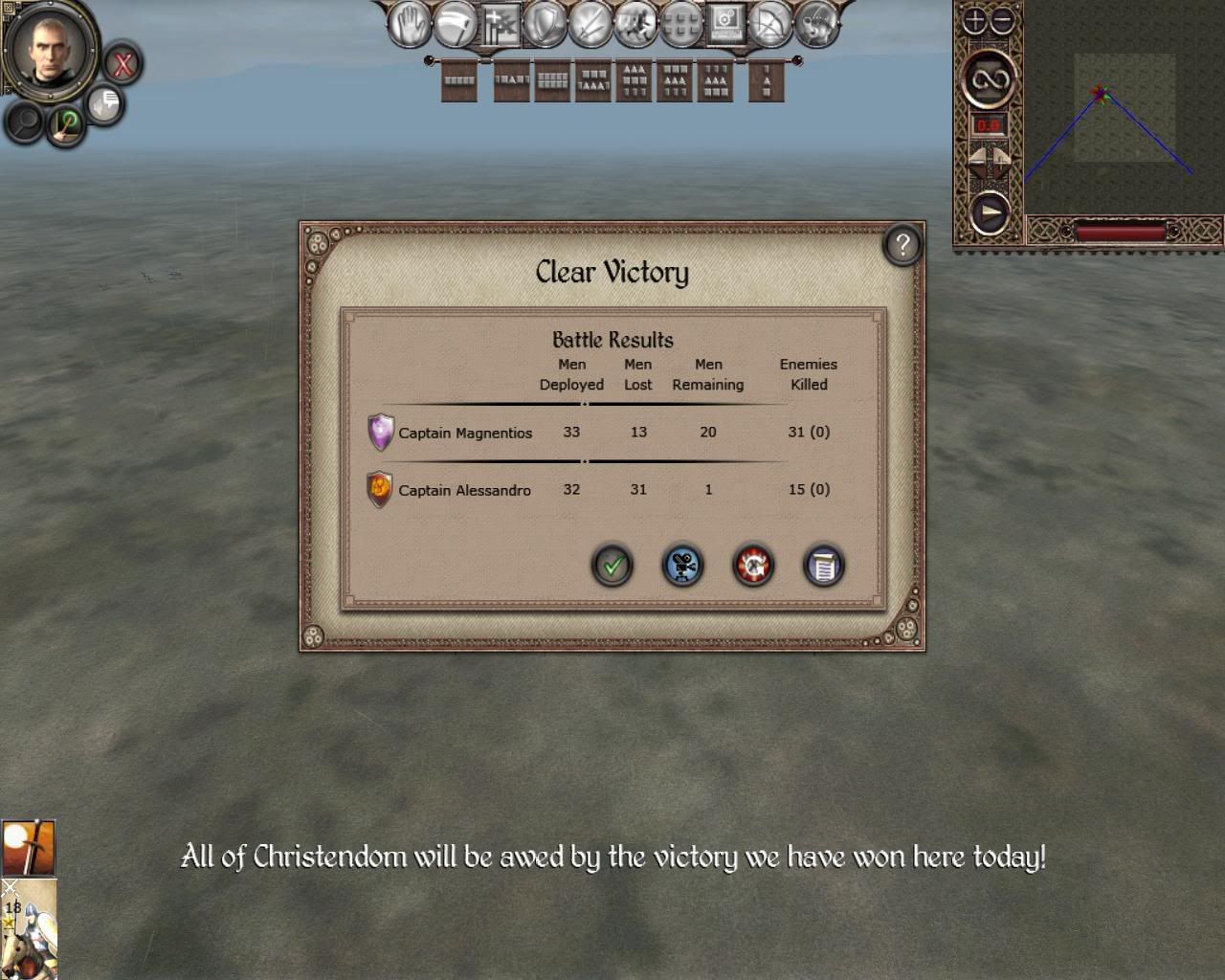Zoom out the minimap with the minus button
This screenshot has width=1225, height=980.
pos(1002,21)
